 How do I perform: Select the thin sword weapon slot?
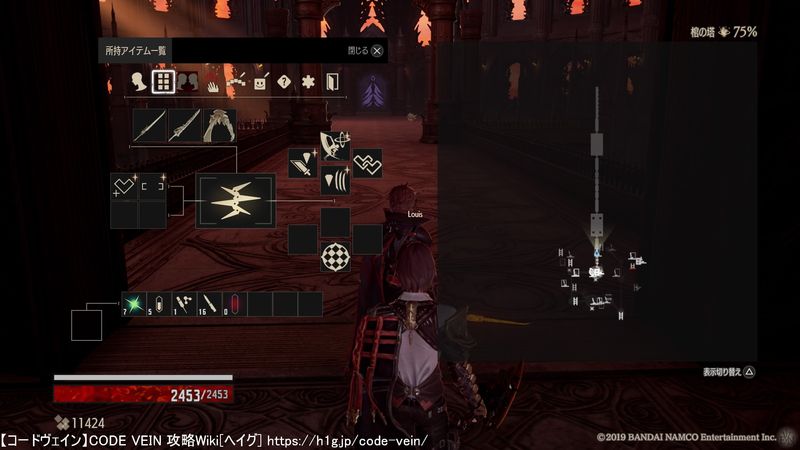coord(149,126)
